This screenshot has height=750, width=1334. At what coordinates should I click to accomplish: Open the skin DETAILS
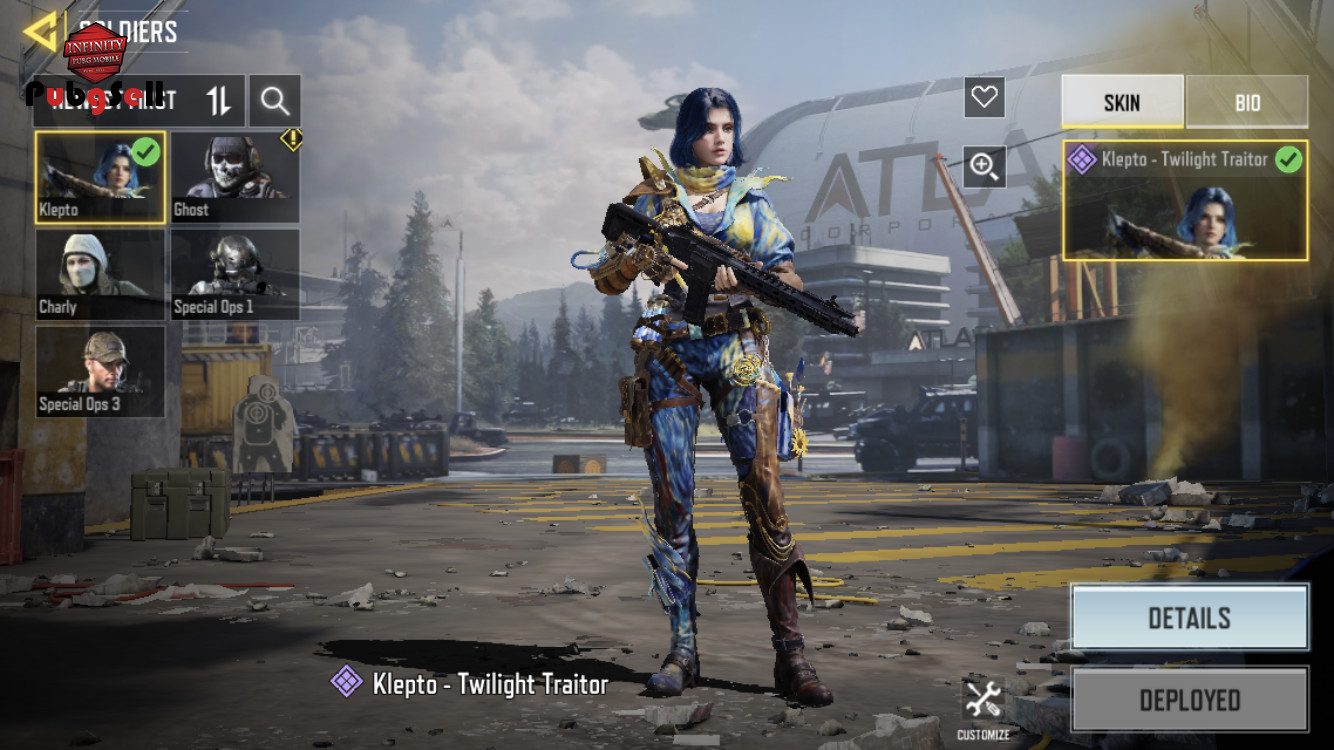tap(1189, 618)
